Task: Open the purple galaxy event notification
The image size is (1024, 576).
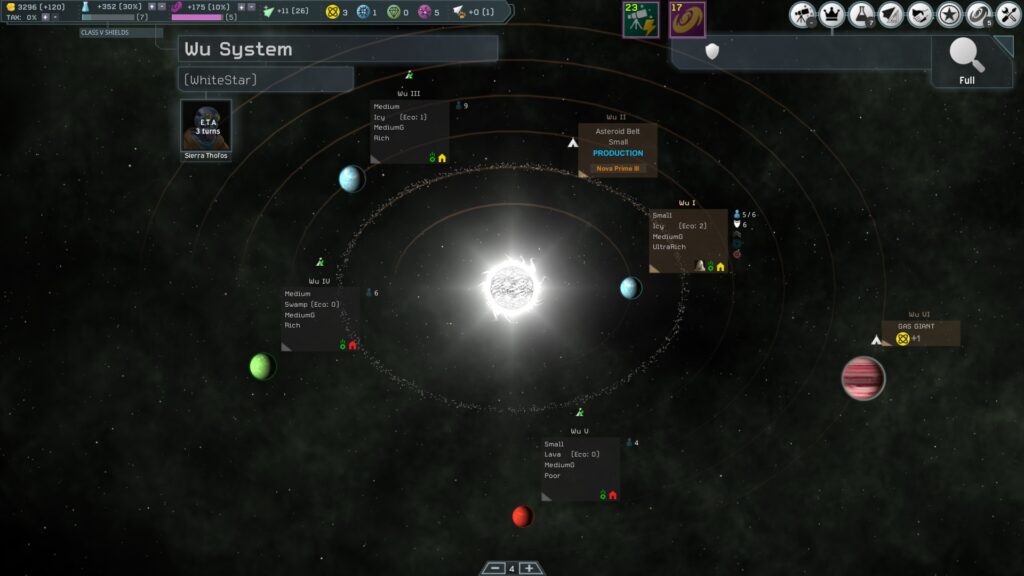Action: pos(687,19)
